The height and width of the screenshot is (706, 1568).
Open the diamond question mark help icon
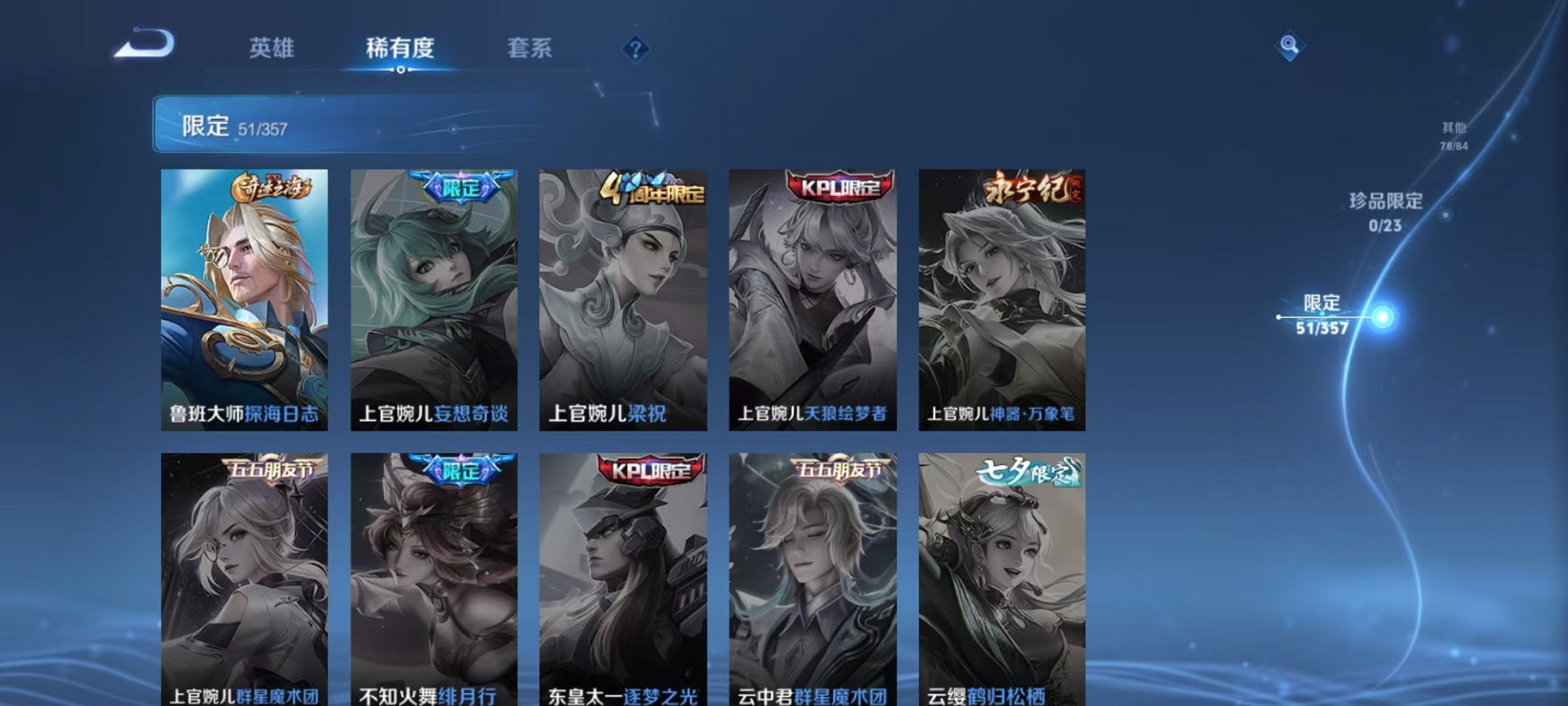tap(635, 50)
